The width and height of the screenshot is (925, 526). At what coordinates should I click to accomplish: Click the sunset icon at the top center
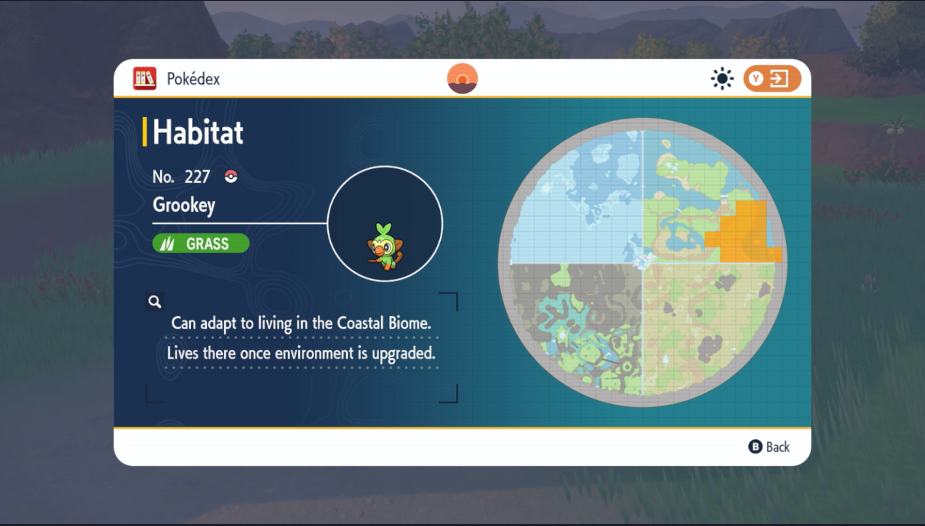click(462, 78)
